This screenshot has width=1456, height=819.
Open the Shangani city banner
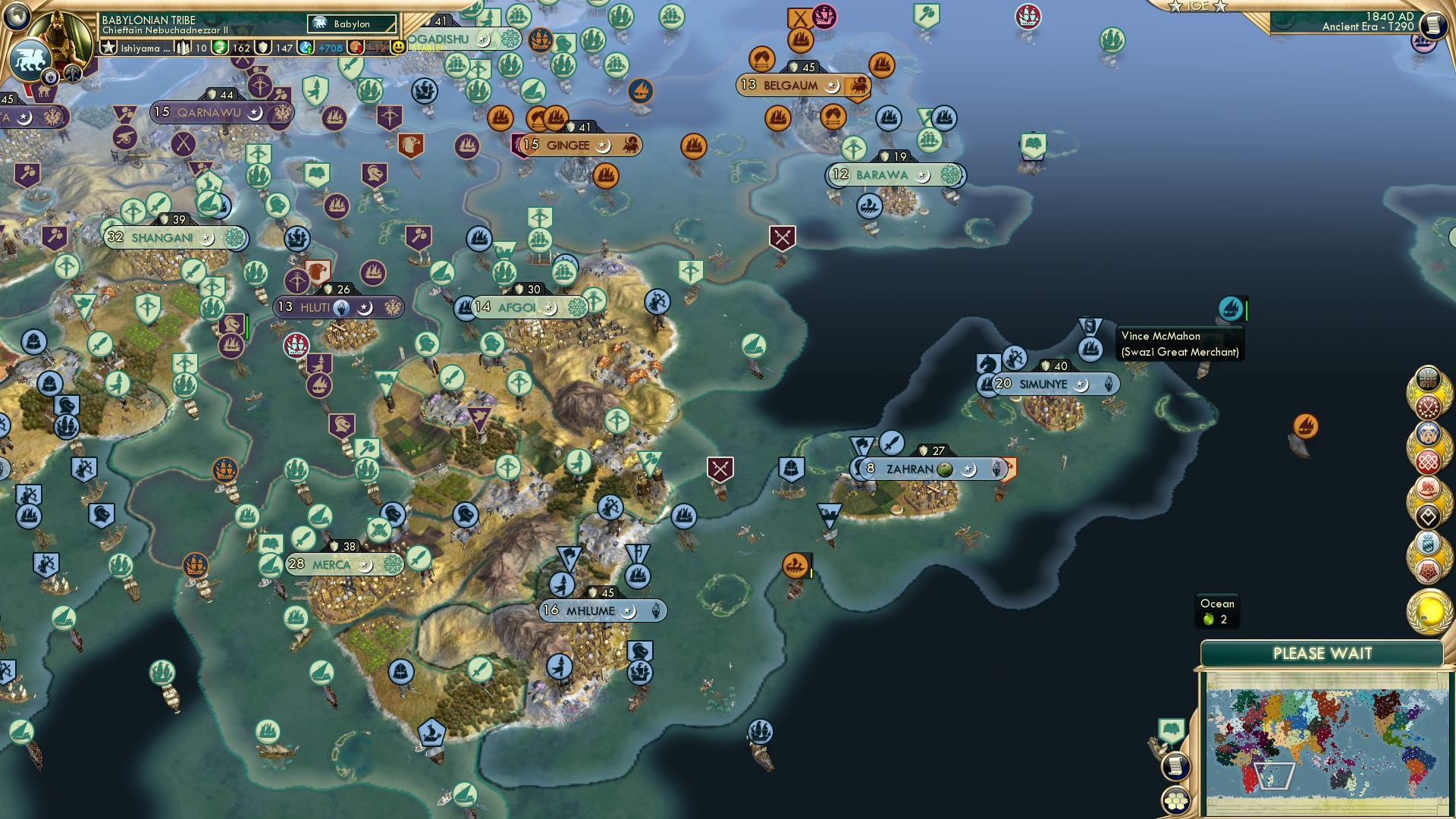[162, 238]
